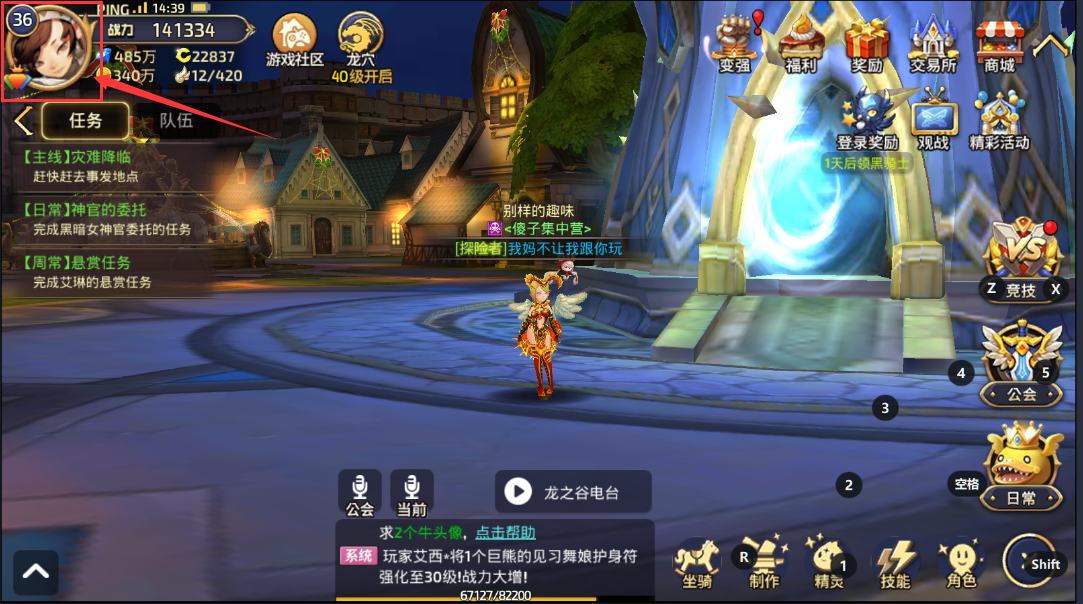Open the player avatar profile portrait
Viewport: 1083px width, 604px height.
[x=50, y=48]
